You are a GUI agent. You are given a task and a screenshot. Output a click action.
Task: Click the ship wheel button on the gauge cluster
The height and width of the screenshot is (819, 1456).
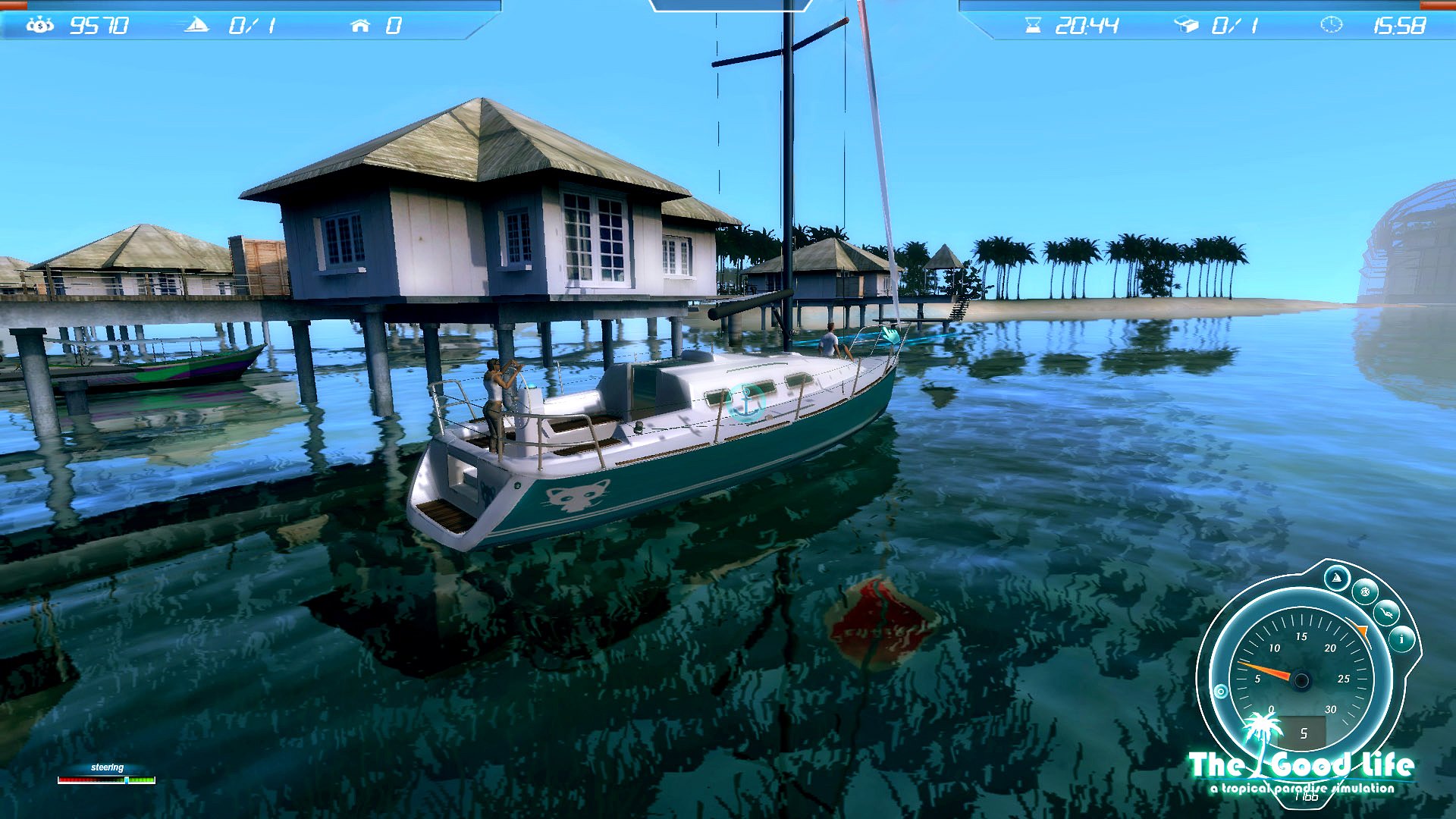pos(1364,591)
